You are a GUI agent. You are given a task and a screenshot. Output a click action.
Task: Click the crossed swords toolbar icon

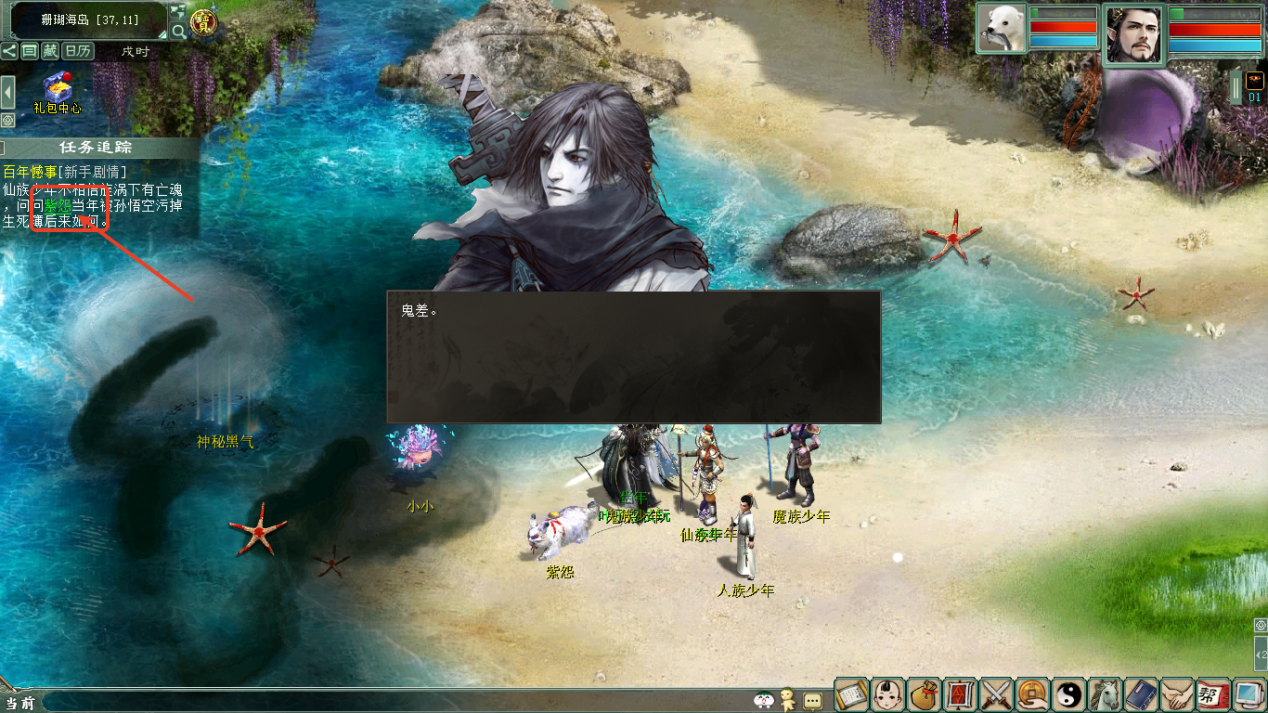pos(997,693)
